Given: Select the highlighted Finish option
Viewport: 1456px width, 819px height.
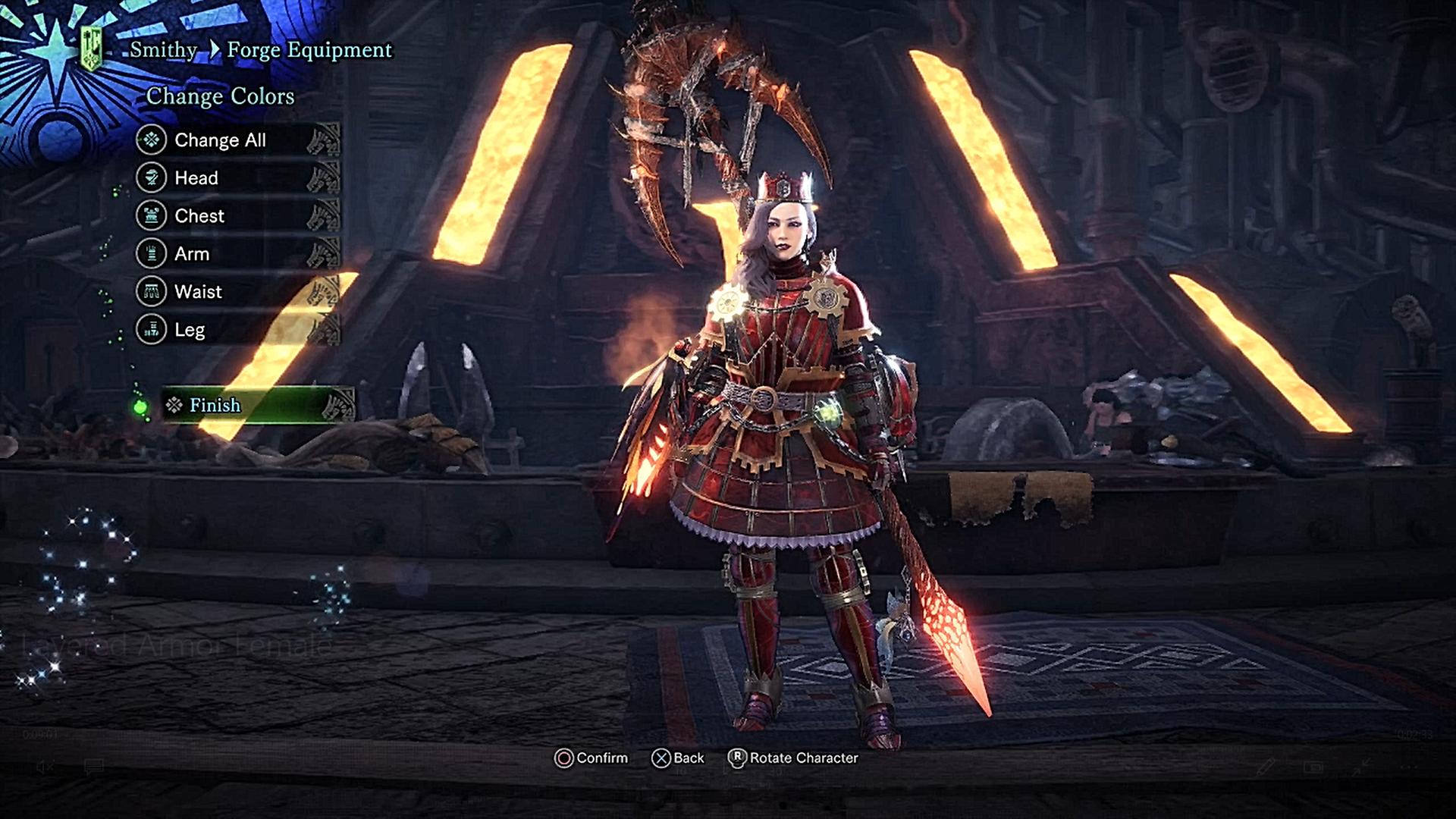Looking at the screenshot, I should pyautogui.click(x=215, y=406).
